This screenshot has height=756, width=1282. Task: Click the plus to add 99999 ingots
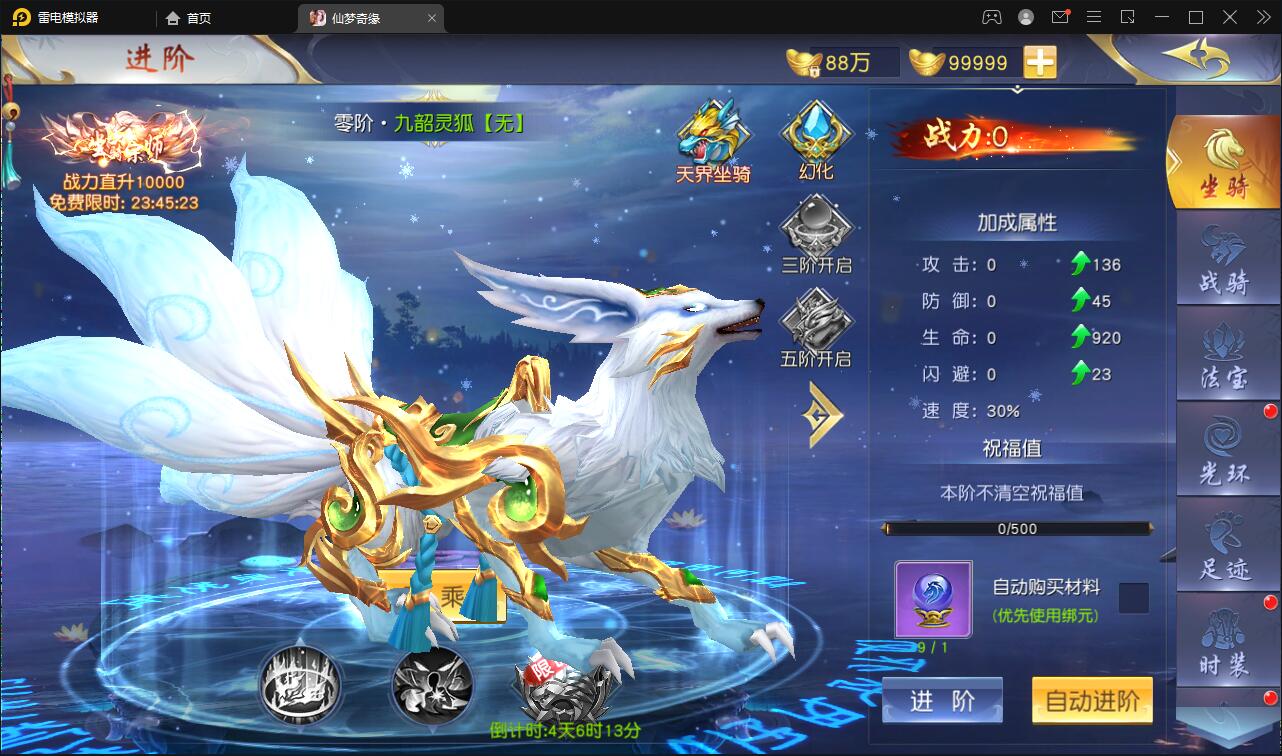pos(1042,61)
